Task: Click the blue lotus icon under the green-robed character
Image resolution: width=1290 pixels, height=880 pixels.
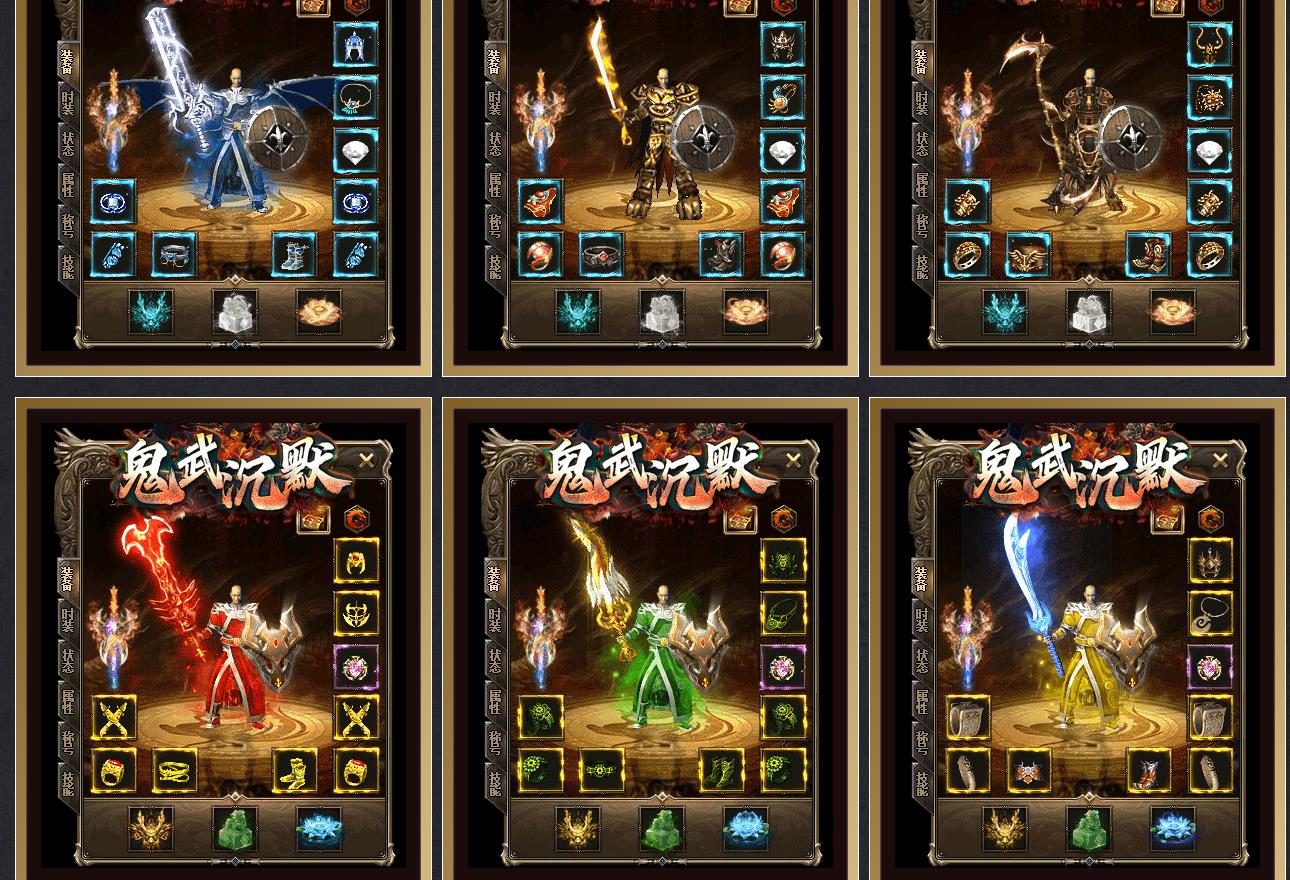Action: coord(746,829)
